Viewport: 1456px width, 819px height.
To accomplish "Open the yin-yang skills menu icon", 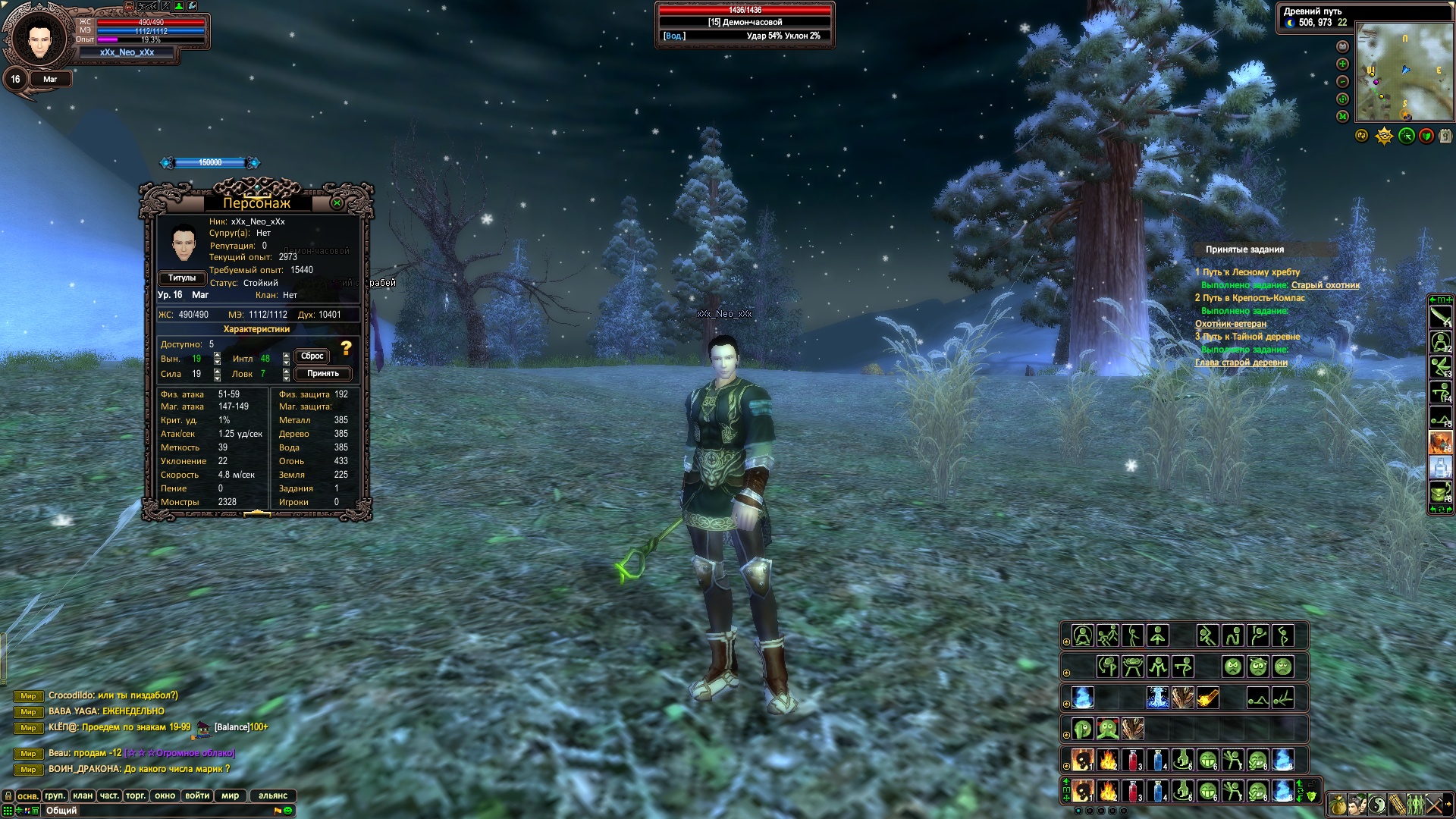I will point(1376,804).
